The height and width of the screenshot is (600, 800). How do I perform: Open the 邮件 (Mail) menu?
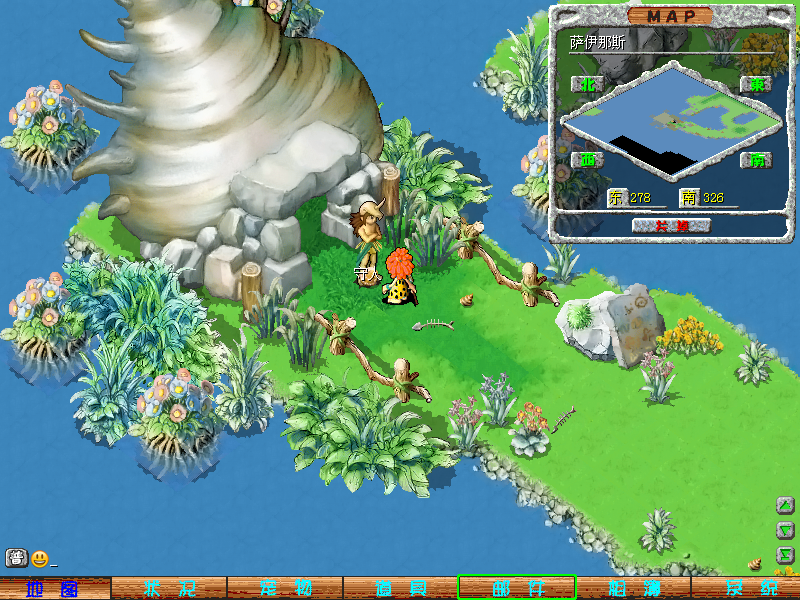[x=517, y=588]
